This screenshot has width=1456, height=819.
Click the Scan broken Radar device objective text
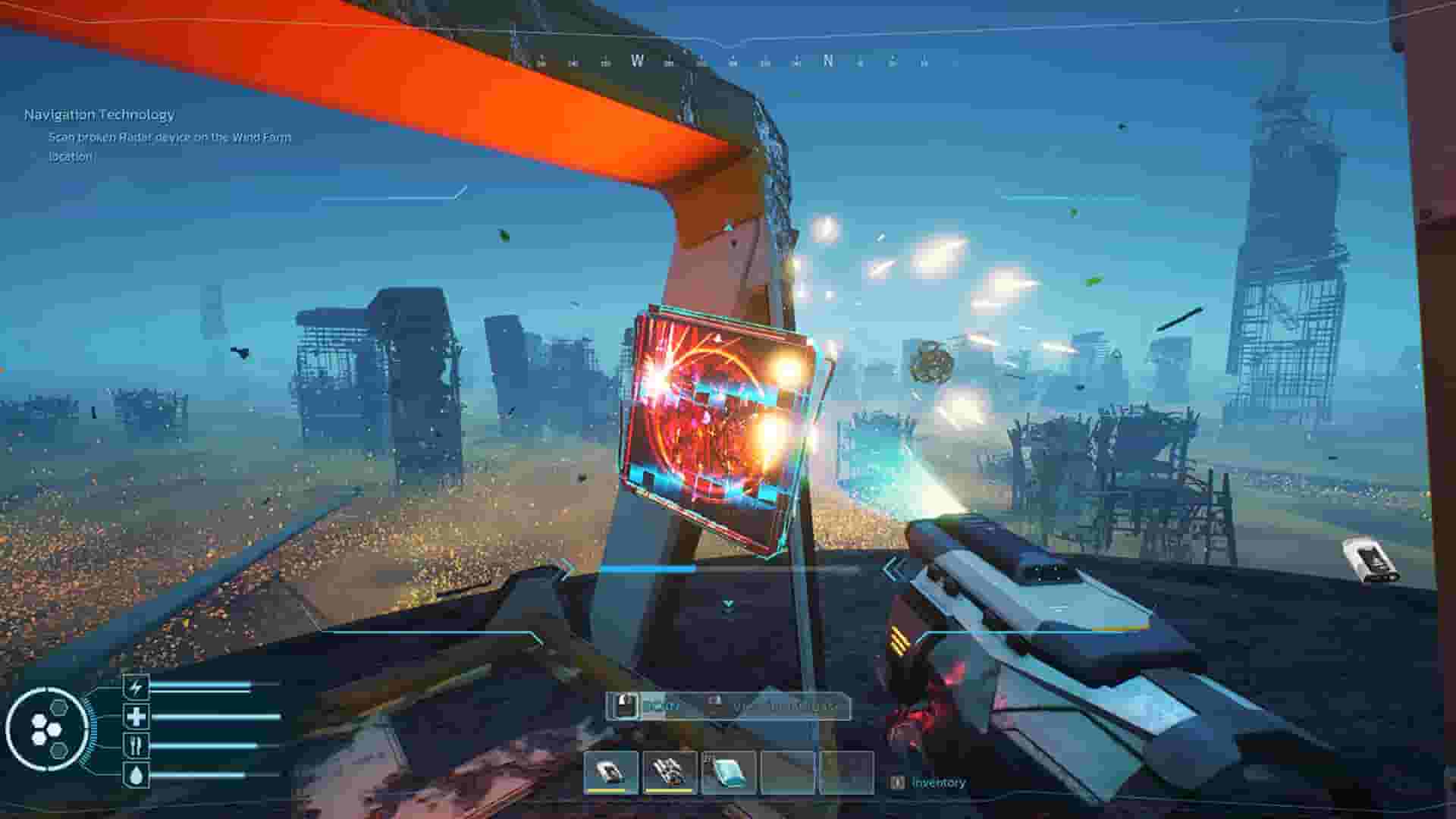pyautogui.click(x=170, y=139)
